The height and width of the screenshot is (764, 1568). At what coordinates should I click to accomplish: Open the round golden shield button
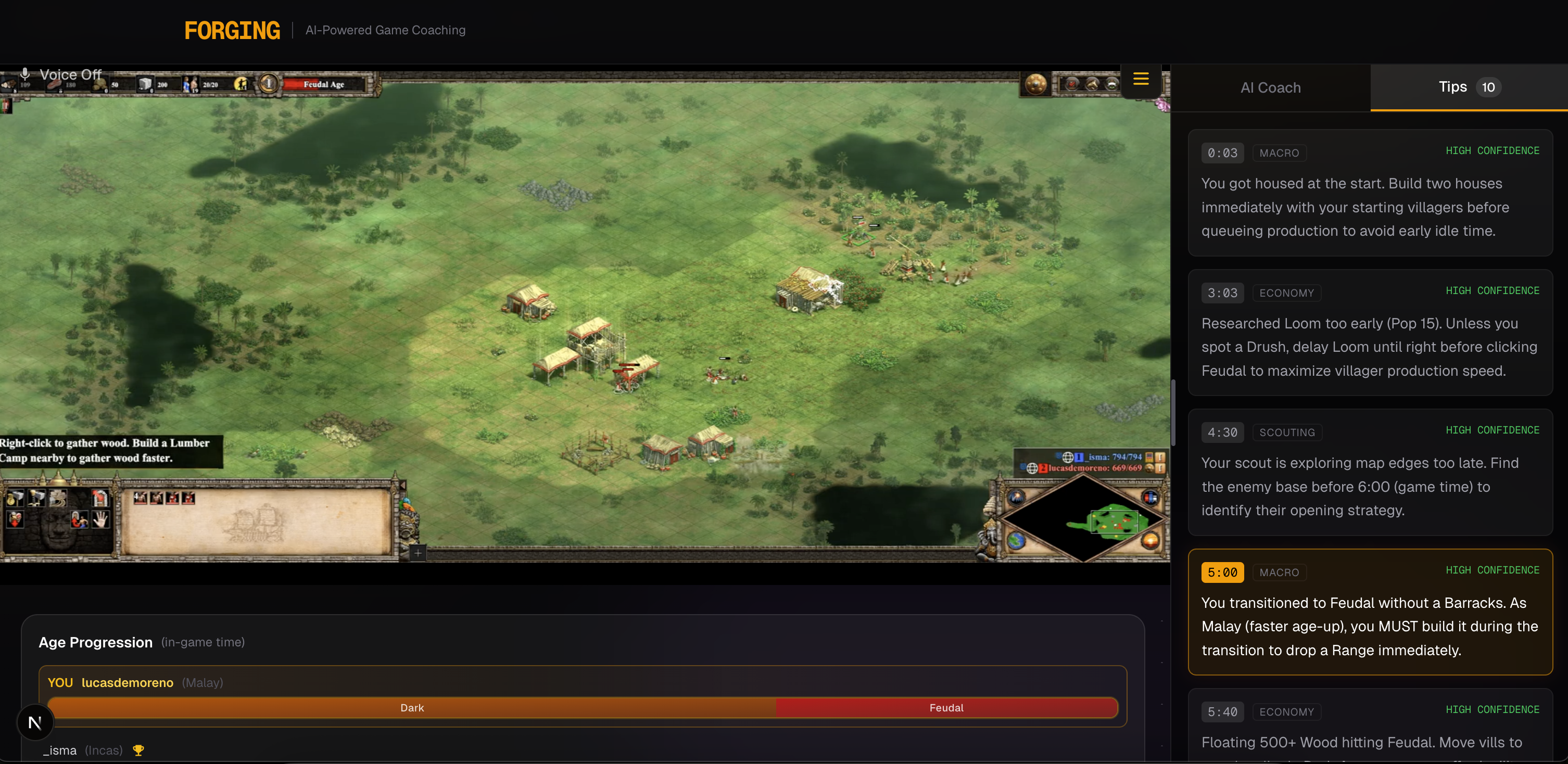[1035, 84]
